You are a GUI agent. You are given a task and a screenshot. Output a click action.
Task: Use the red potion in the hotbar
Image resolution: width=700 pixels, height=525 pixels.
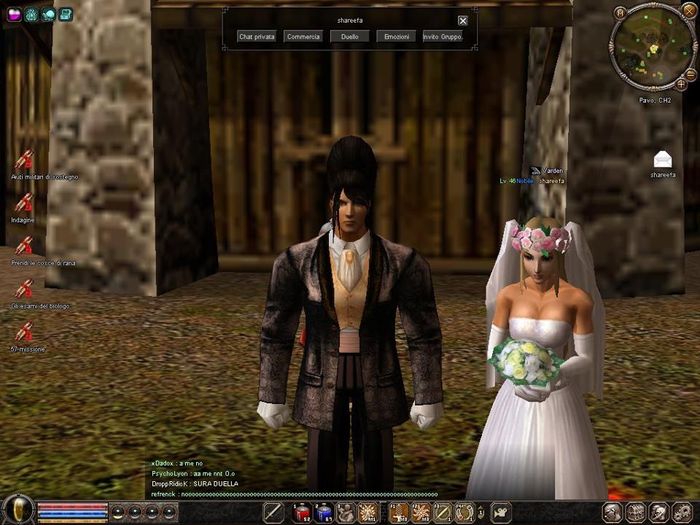(x=302, y=513)
